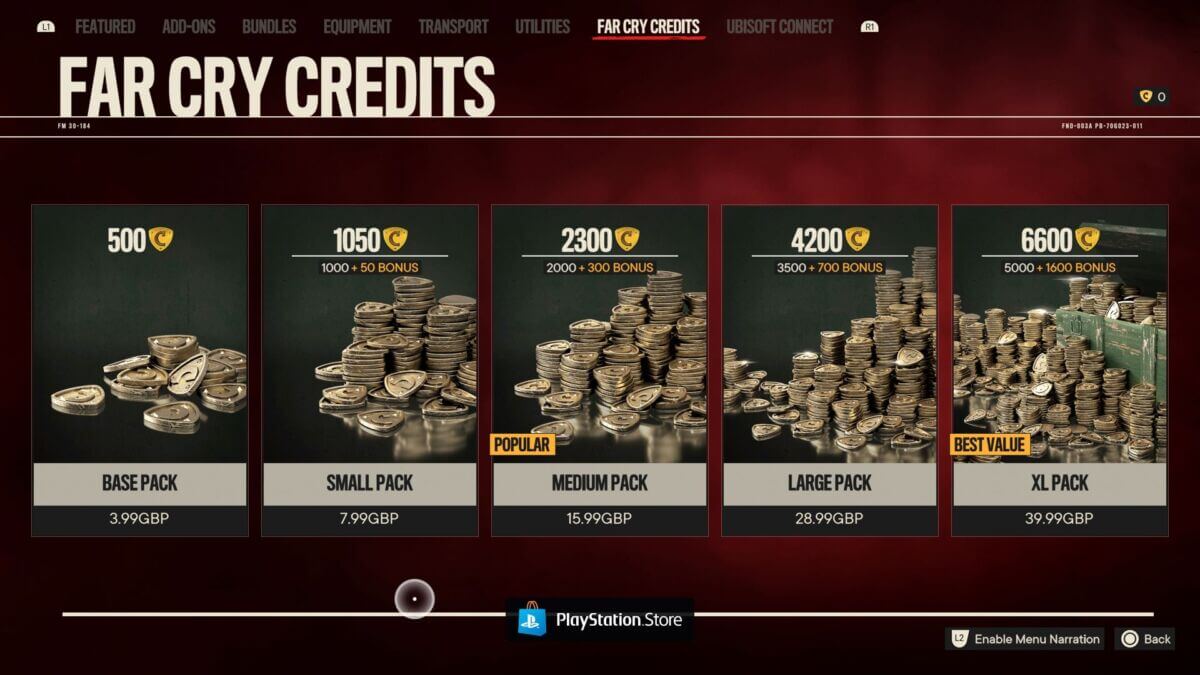Click the Far Cry Credits tab
Screen dimensions: 1200x675
click(648, 27)
